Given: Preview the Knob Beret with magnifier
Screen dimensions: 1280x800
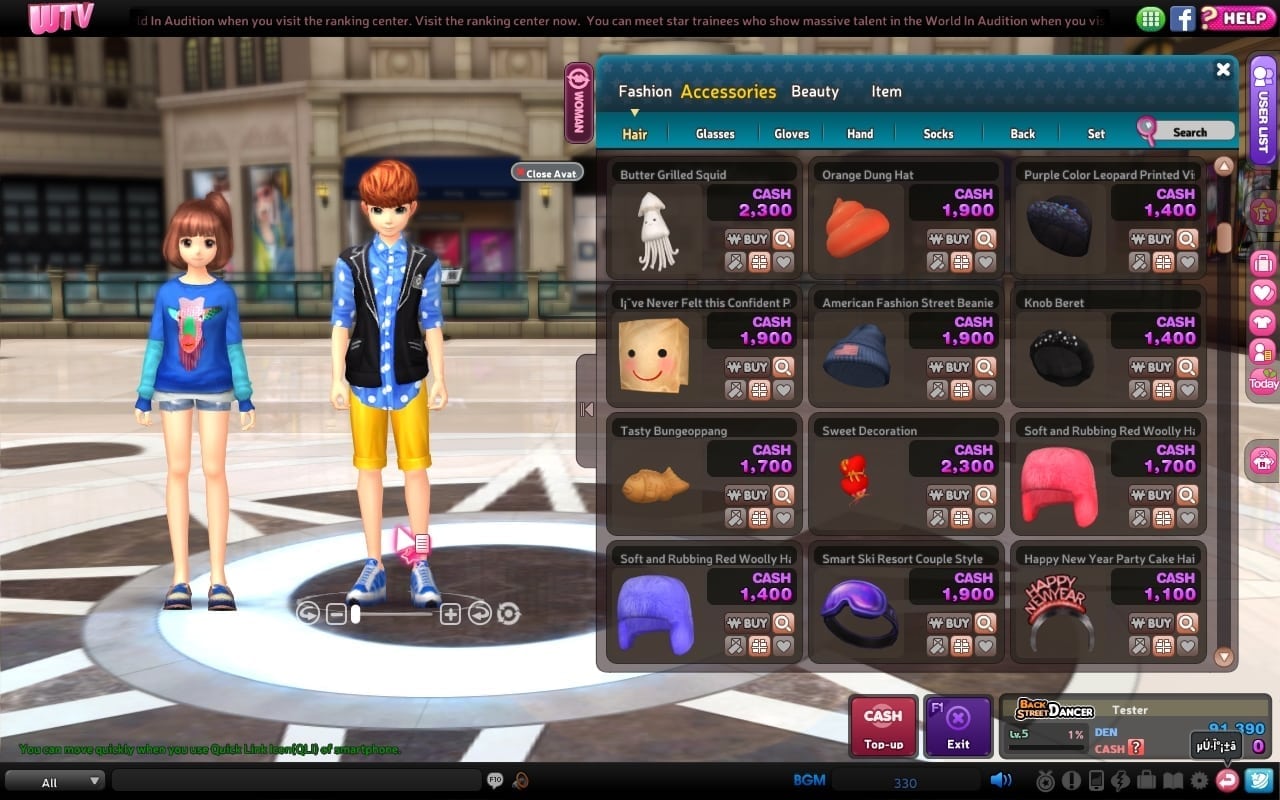Looking at the screenshot, I should (x=1187, y=367).
